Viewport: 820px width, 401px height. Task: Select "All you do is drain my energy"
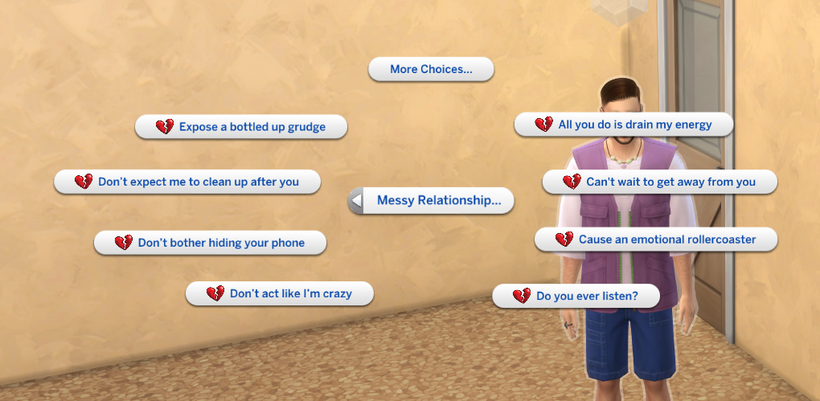(624, 124)
